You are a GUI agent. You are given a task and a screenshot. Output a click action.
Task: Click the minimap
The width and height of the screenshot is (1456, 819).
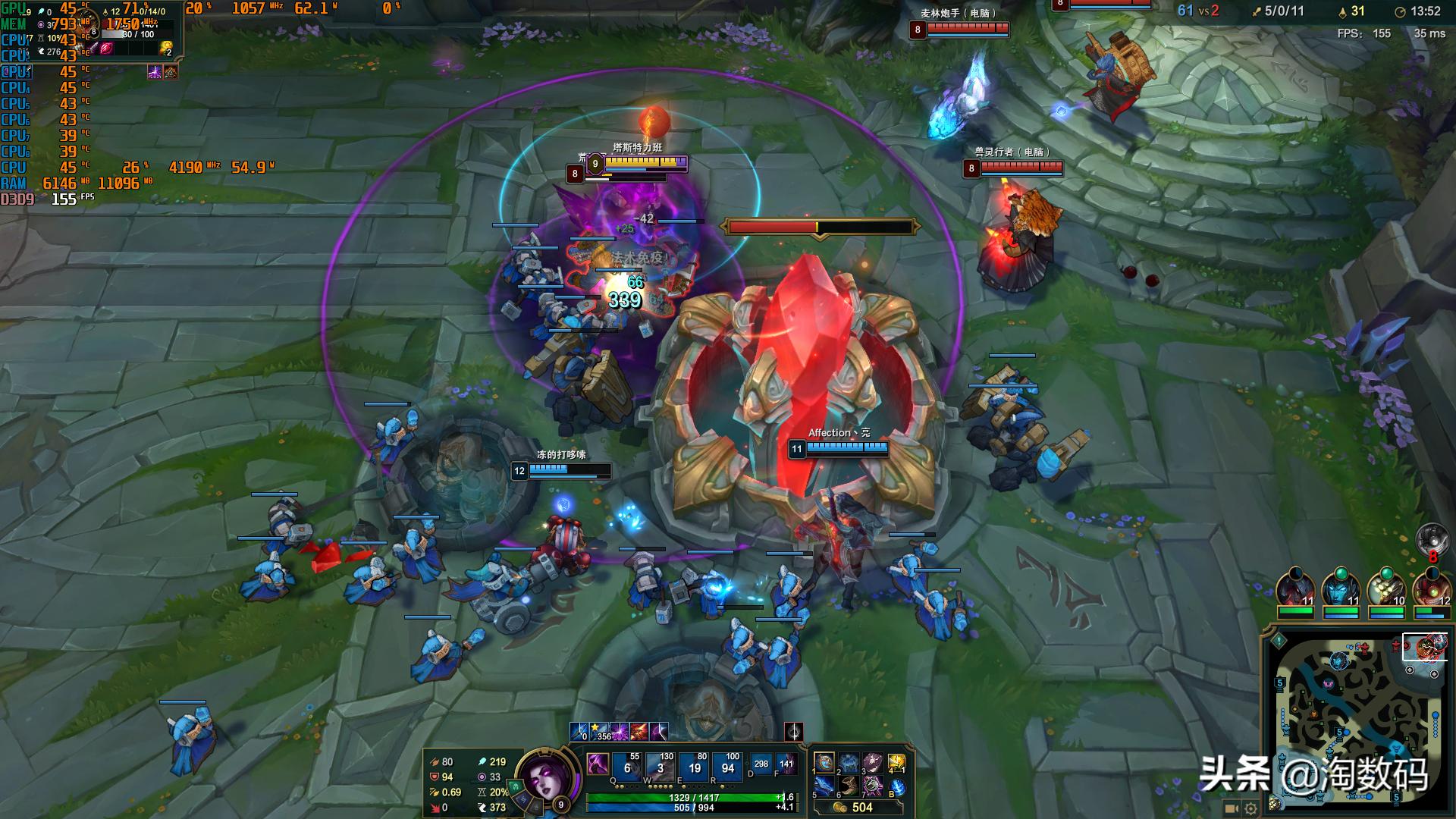(1357, 719)
